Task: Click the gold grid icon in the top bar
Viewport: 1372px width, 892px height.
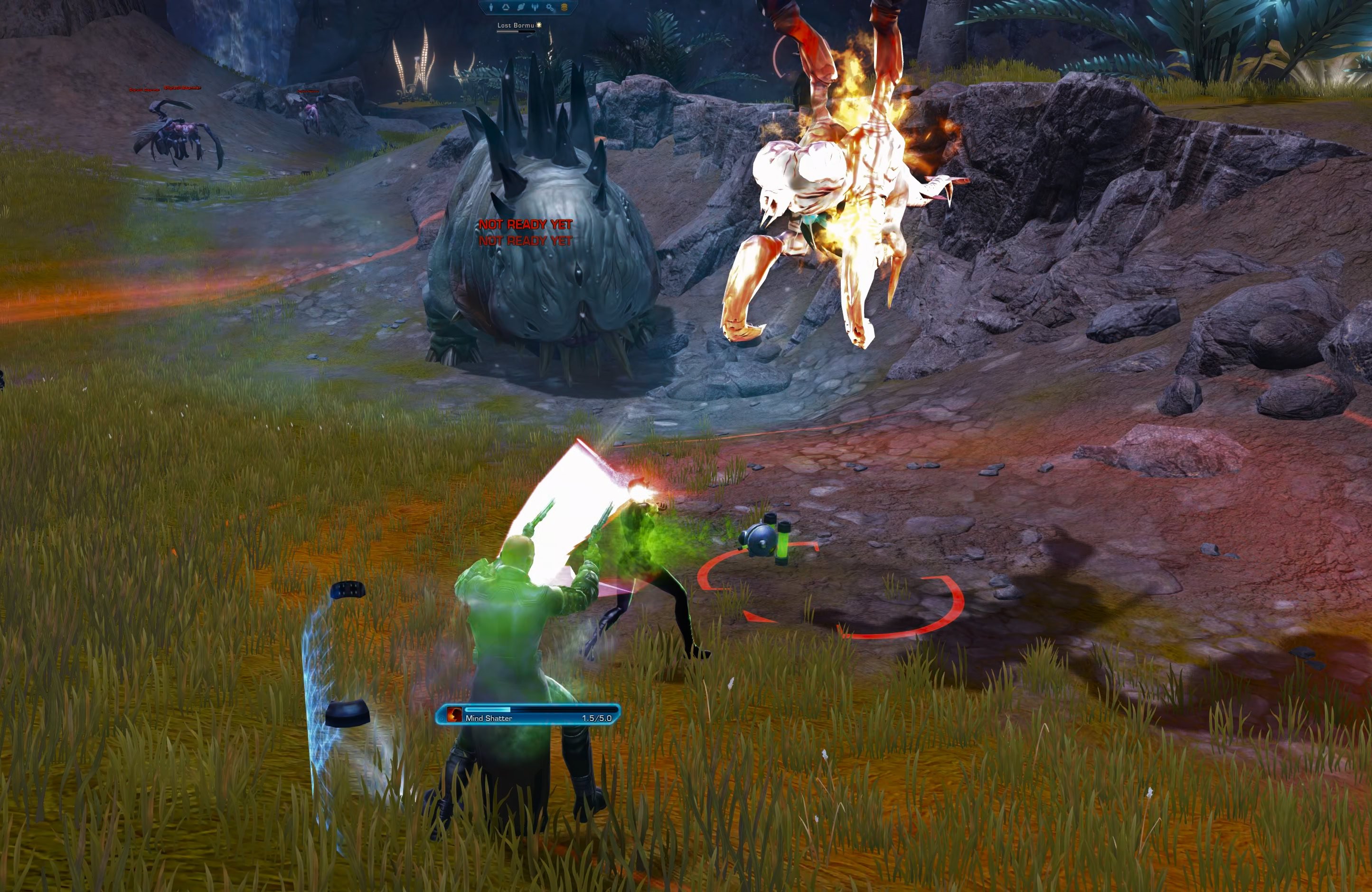Action: click(x=564, y=7)
